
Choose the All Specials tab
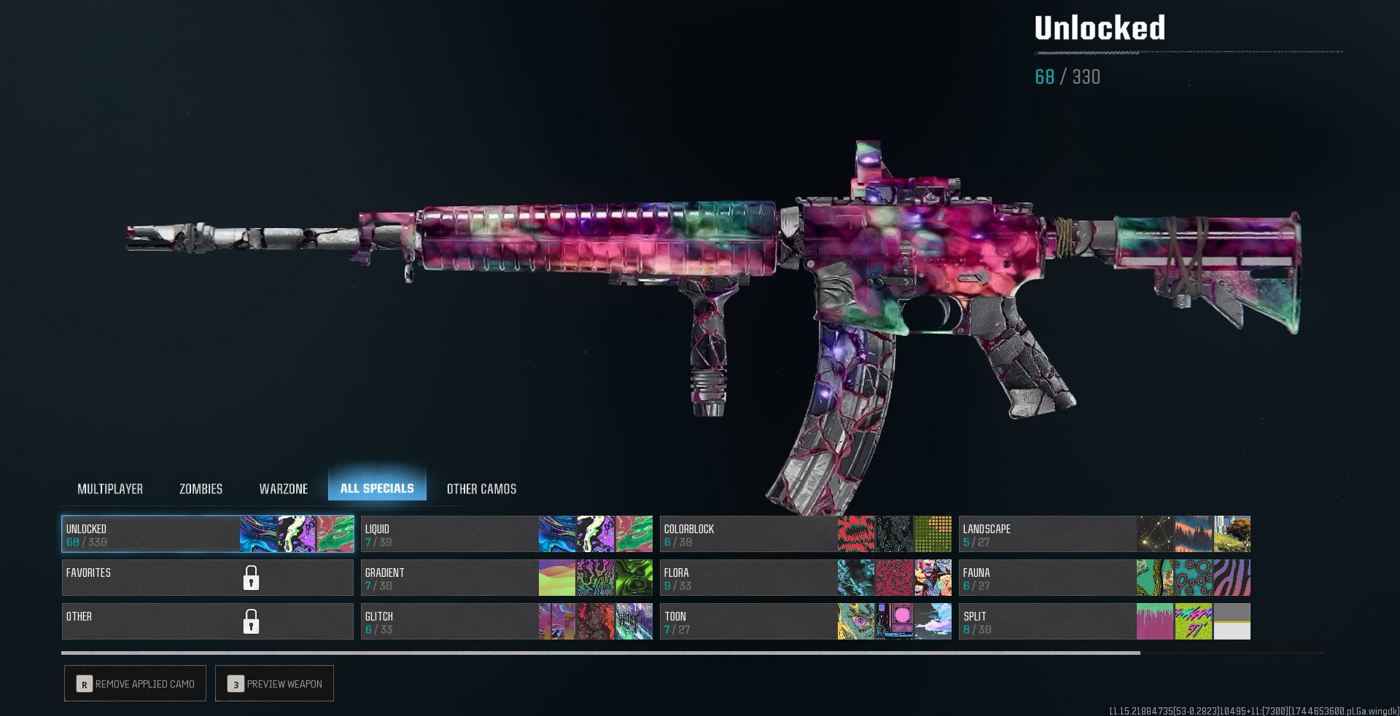(x=377, y=488)
